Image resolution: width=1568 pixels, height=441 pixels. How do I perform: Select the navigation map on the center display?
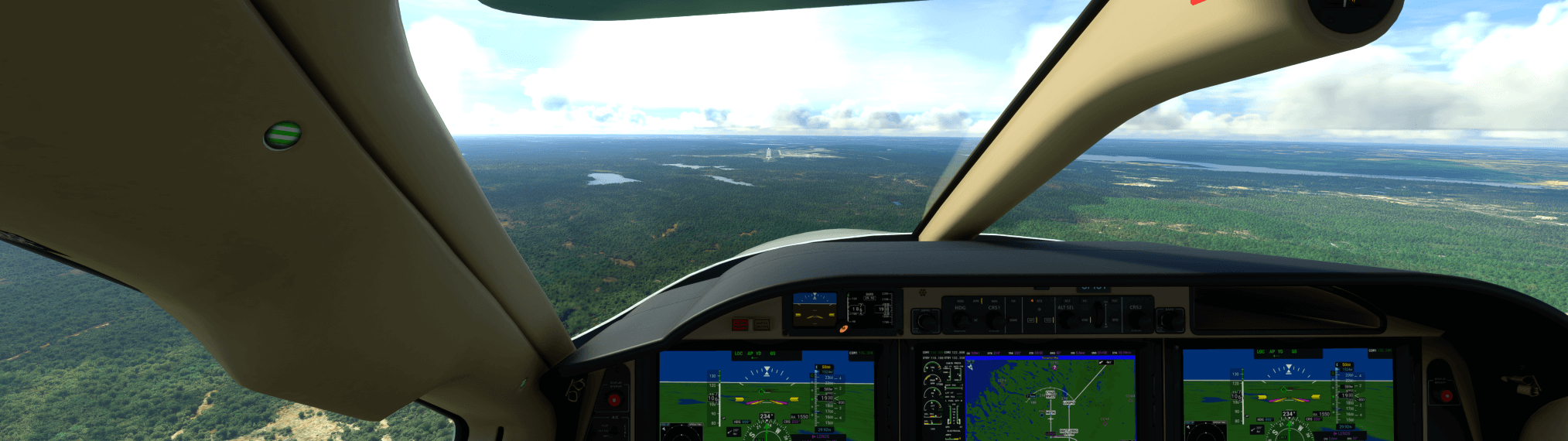point(1049,398)
